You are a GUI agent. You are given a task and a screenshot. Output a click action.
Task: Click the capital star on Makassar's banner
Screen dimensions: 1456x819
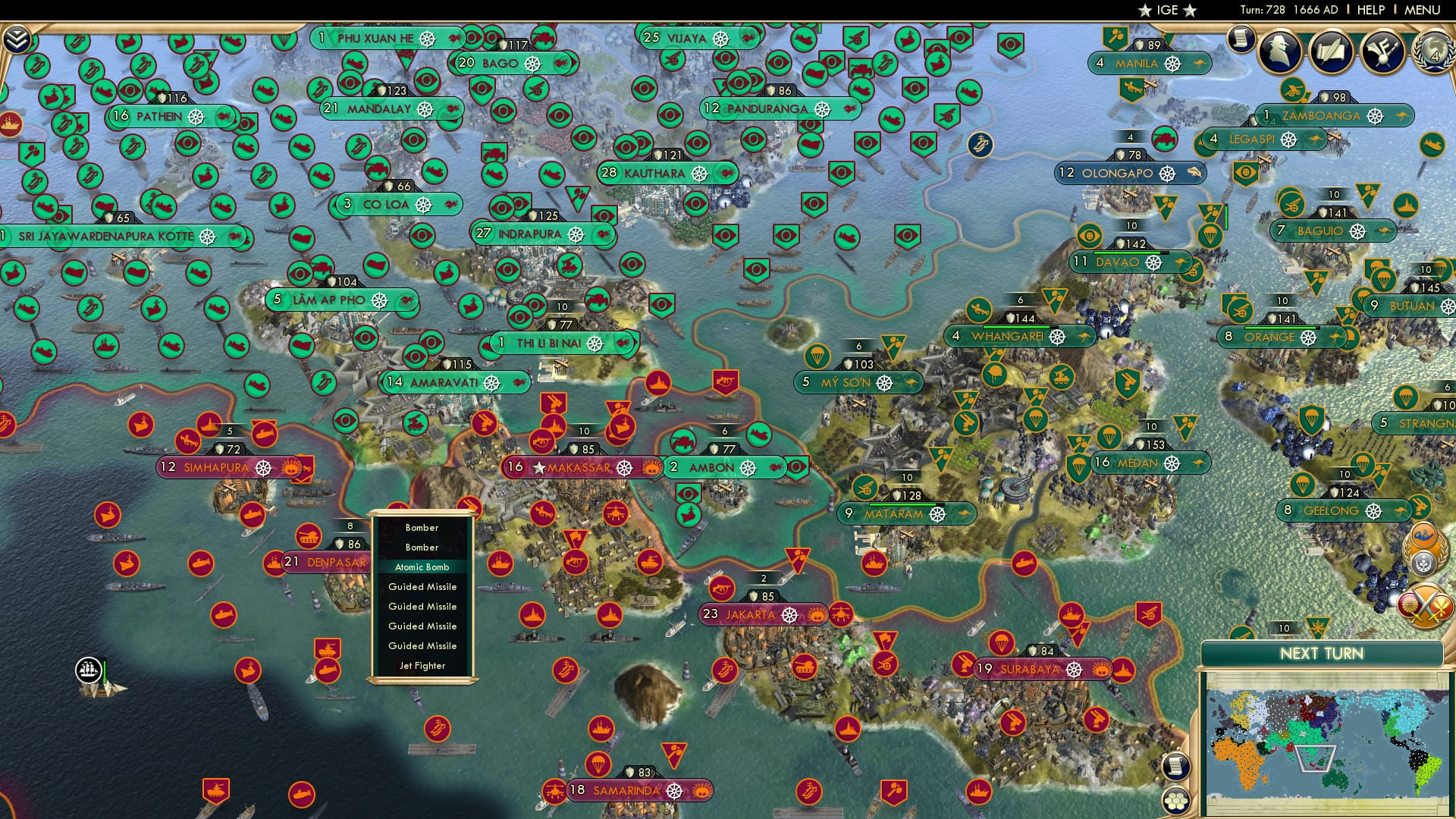538,468
